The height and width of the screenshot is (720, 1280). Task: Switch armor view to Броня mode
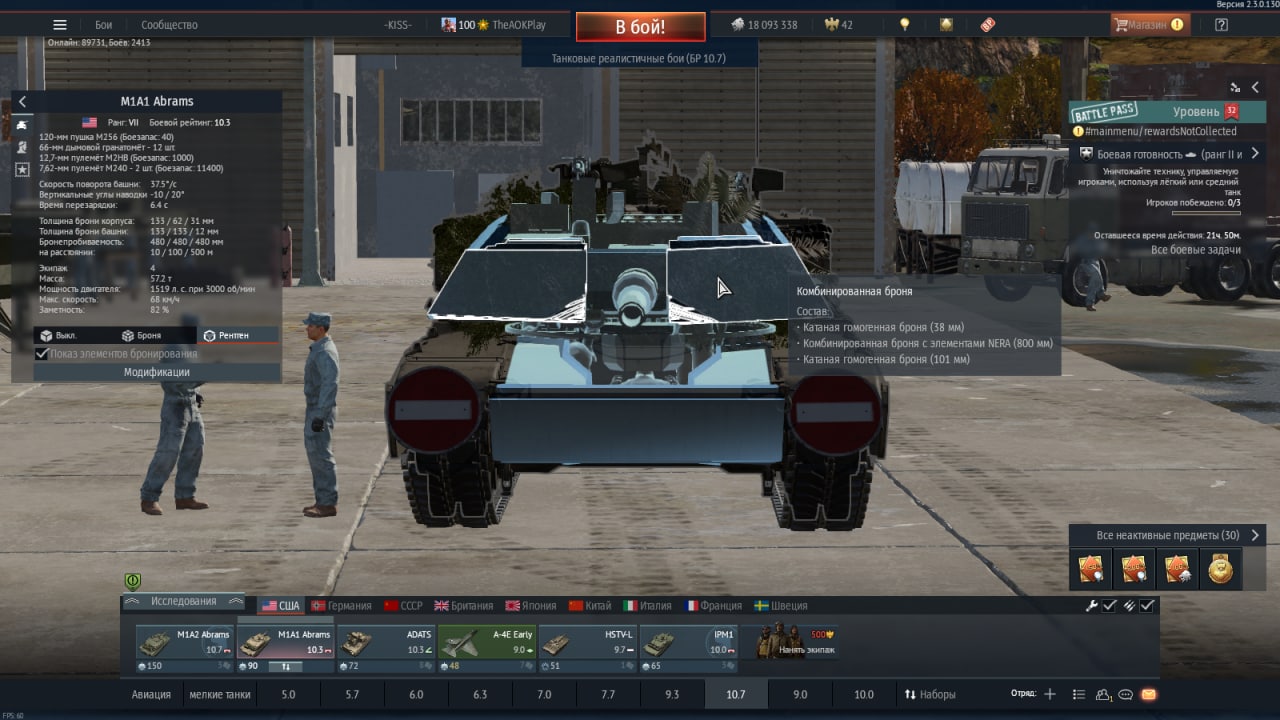point(141,336)
